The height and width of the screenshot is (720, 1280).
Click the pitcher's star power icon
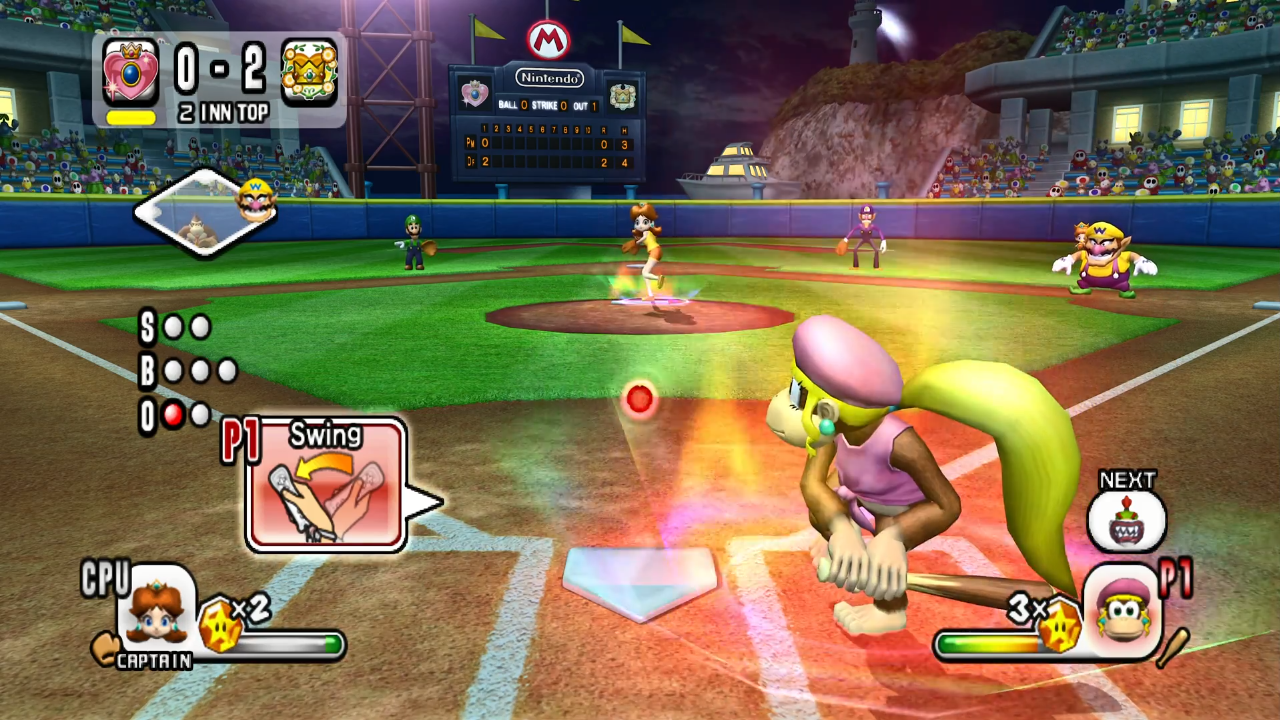tap(220, 627)
